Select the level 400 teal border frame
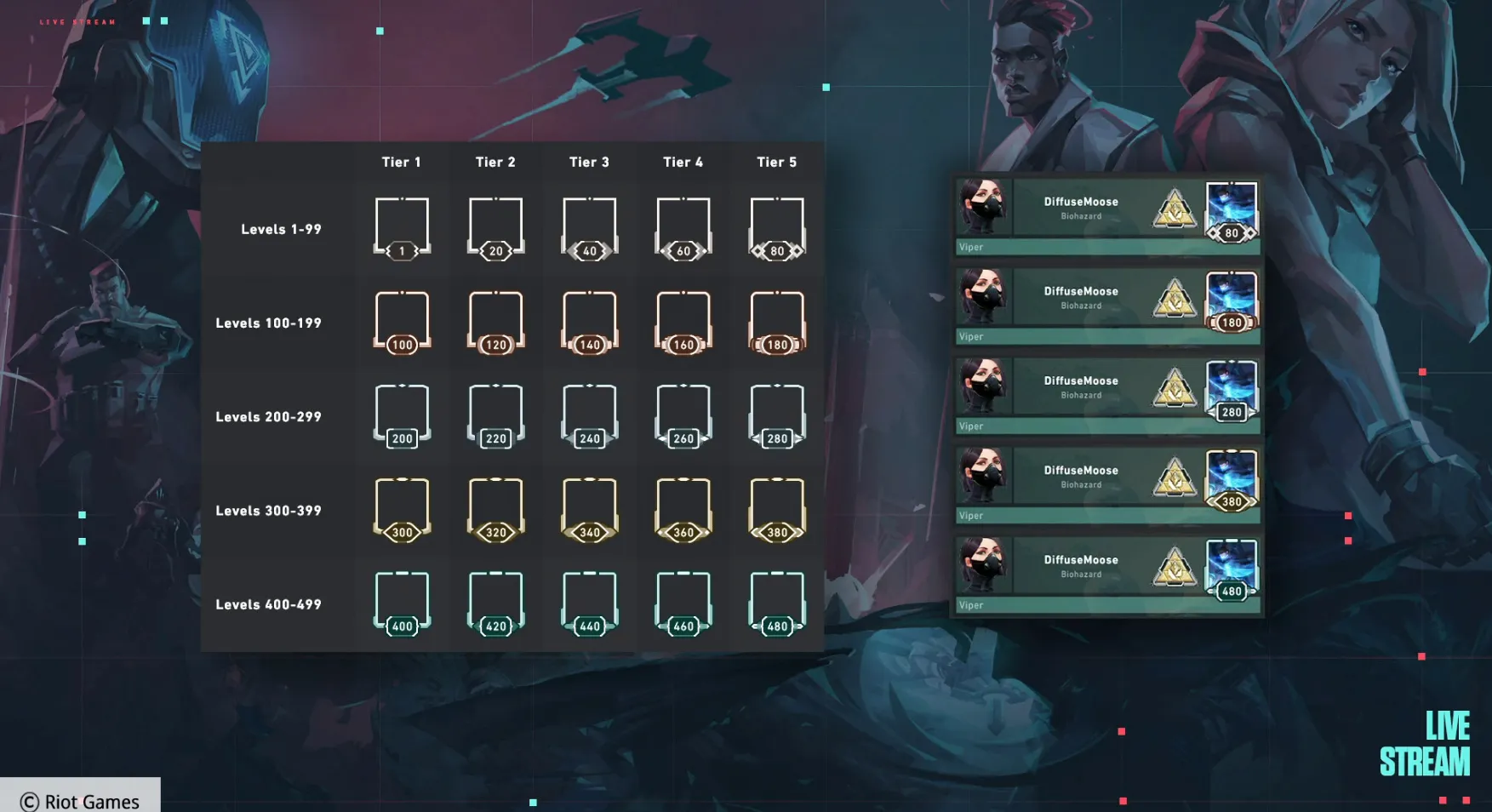The image size is (1492, 812). (402, 603)
